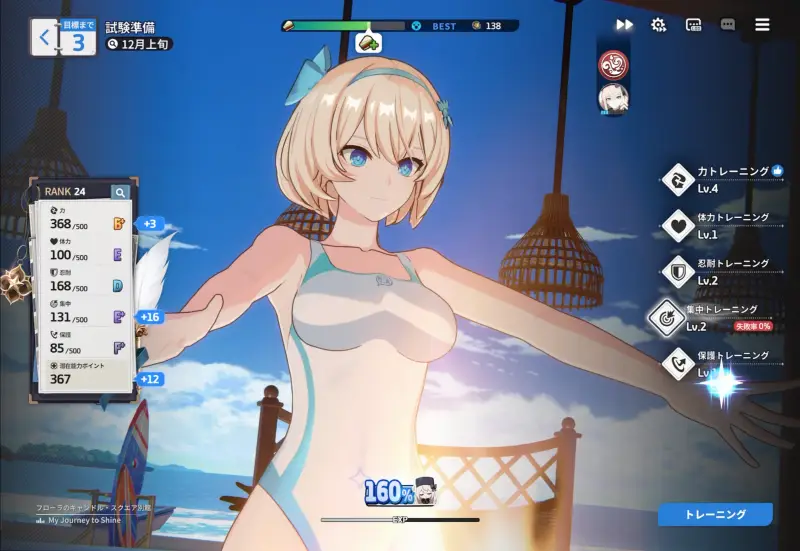The width and height of the screenshot is (800, 551).
Task: Activate the fast-forward skip button
Action: coord(624,25)
